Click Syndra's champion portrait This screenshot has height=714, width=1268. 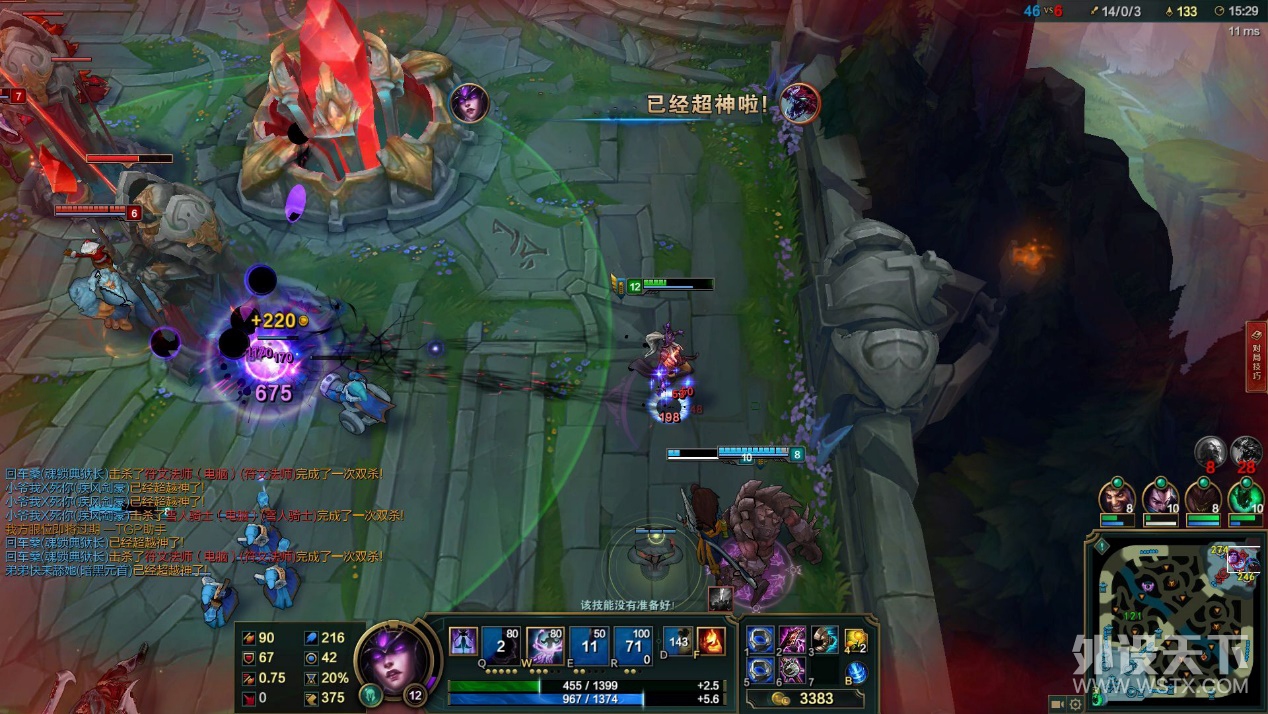(x=397, y=659)
